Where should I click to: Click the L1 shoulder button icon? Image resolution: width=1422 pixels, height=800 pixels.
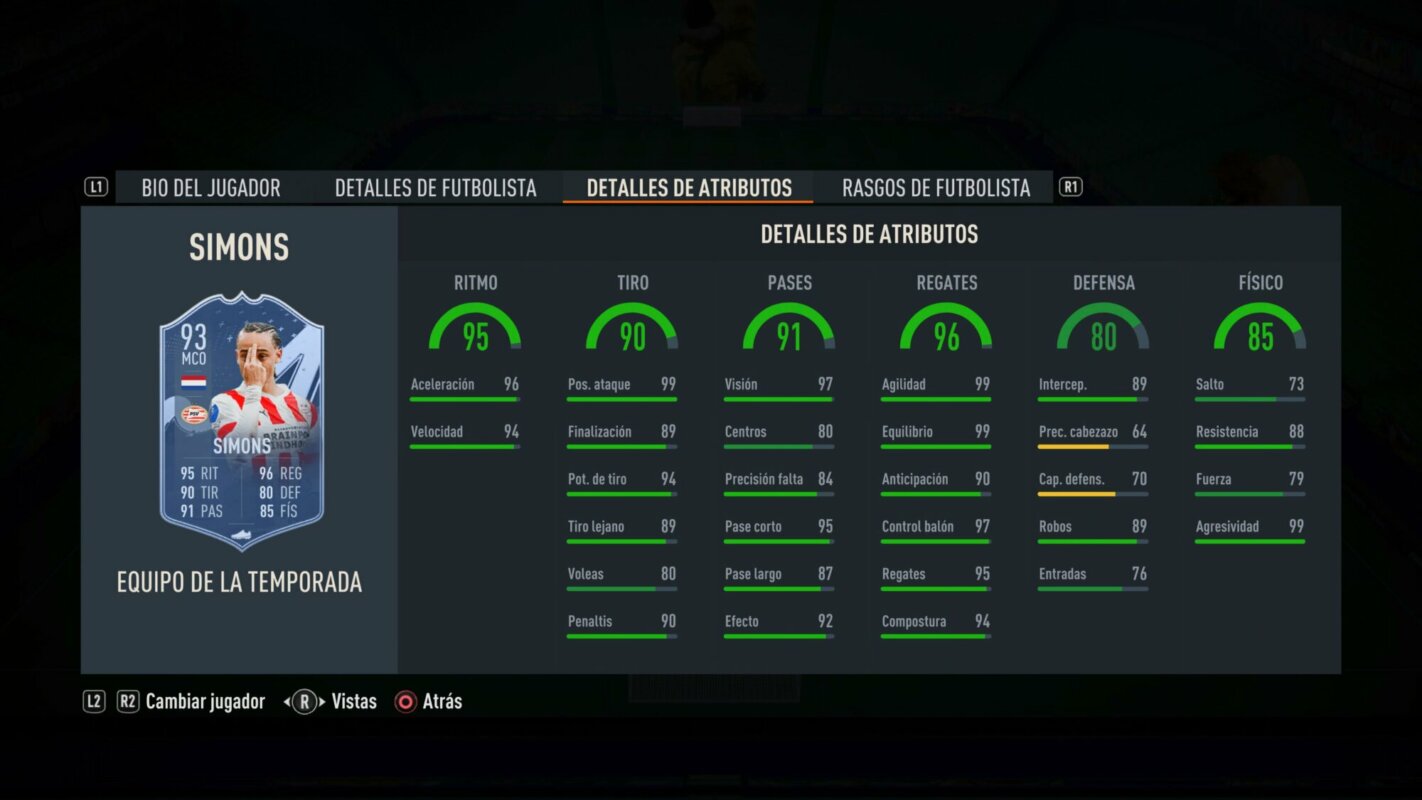[95, 185]
